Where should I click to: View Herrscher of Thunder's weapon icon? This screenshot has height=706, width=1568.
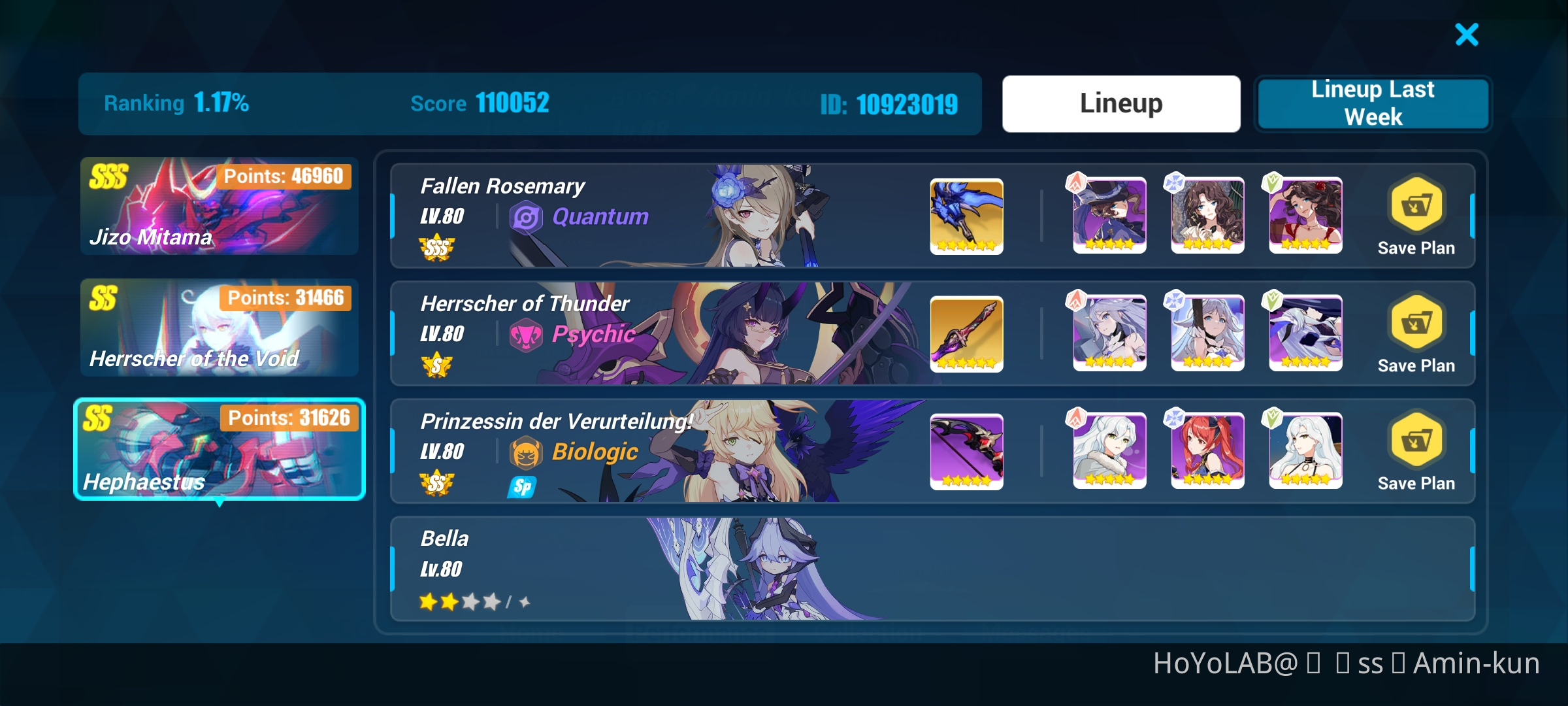tap(966, 333)
